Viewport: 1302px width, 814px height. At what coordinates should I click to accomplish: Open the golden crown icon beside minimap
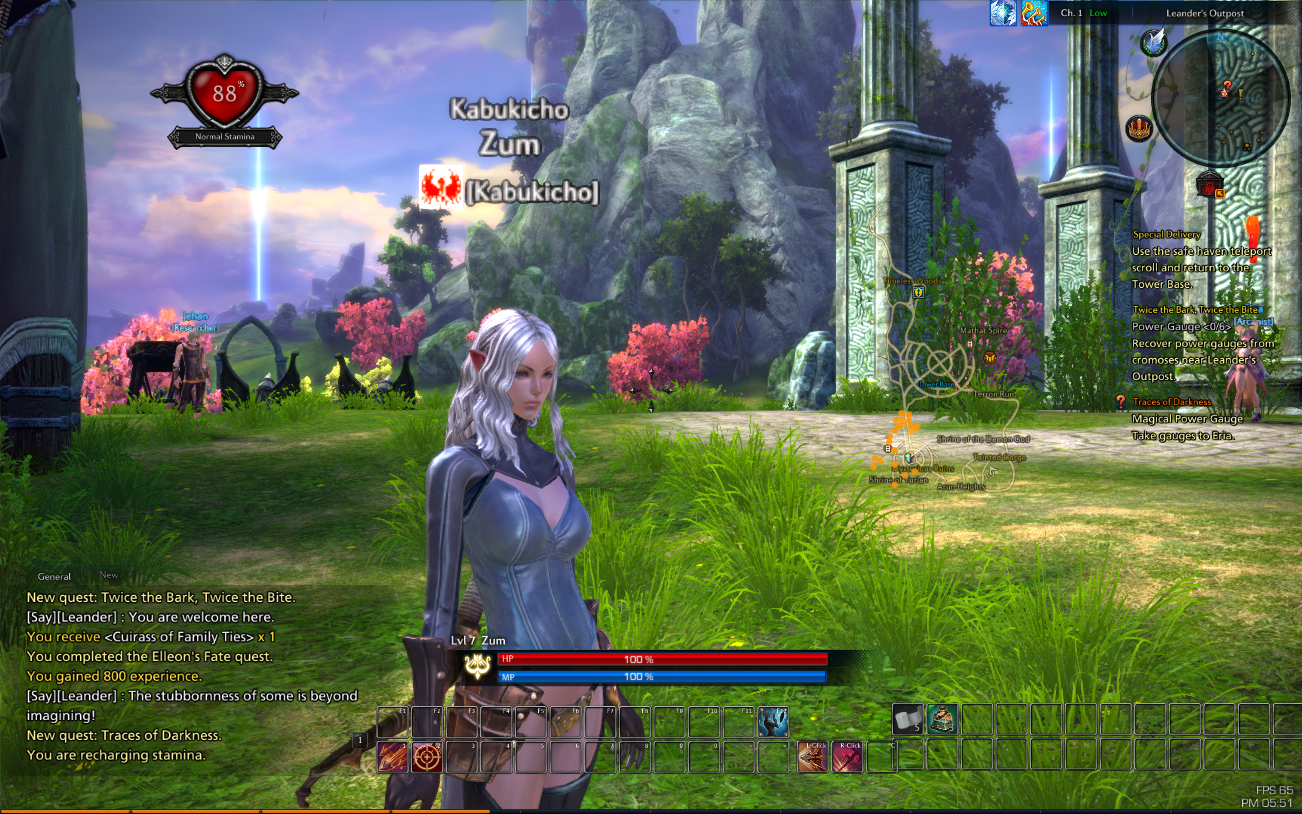[1138, 128]
